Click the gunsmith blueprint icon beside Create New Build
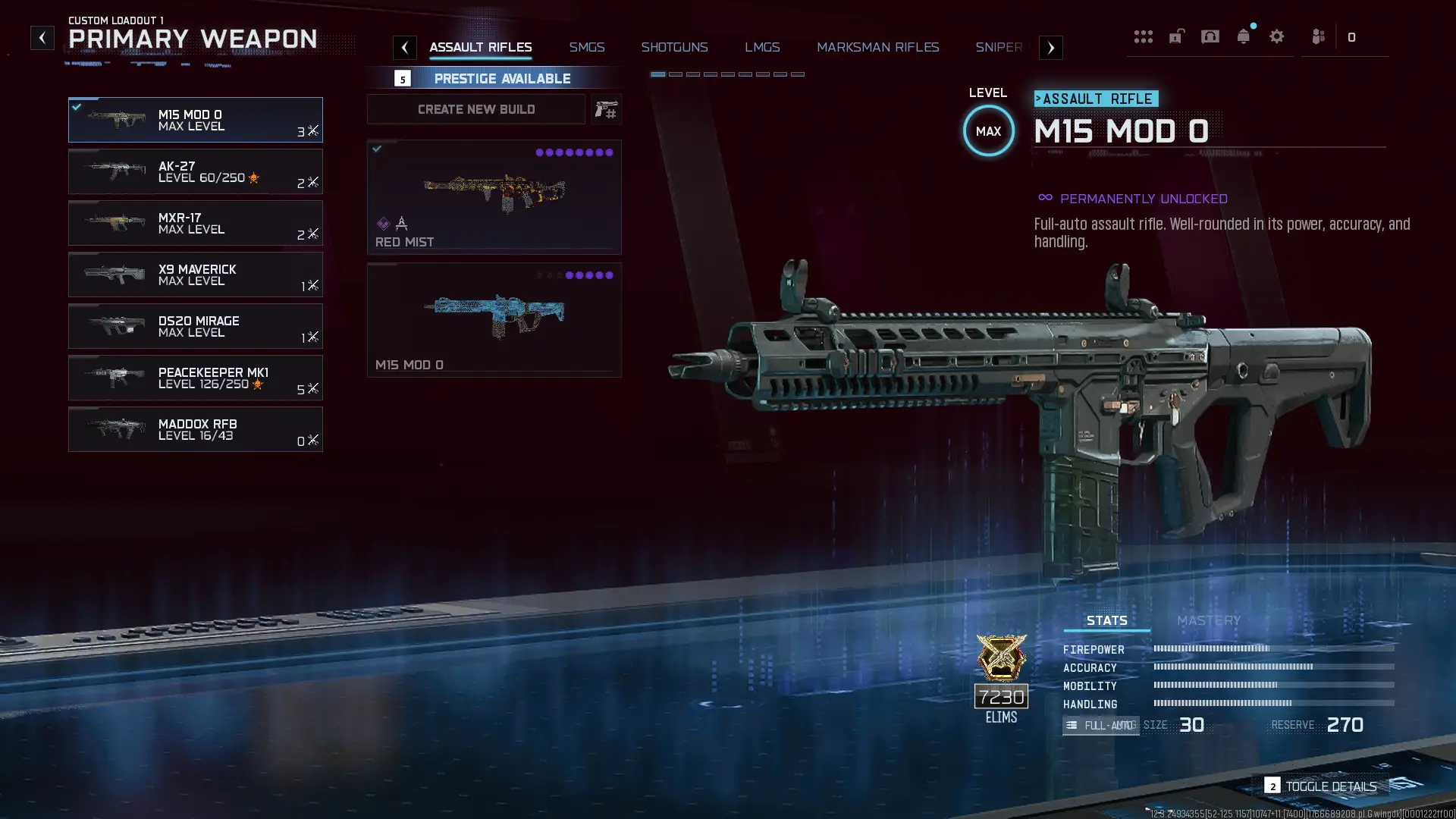Image resolution: width=1456 pixels, height=819 pixels. 606,109
